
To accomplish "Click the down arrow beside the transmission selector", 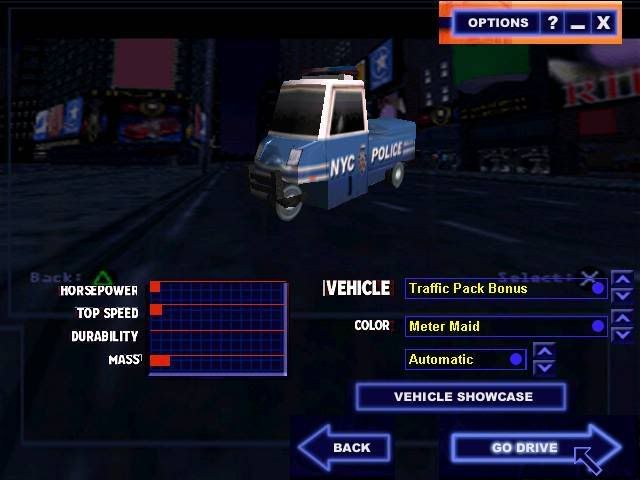I will click(544, 366).
